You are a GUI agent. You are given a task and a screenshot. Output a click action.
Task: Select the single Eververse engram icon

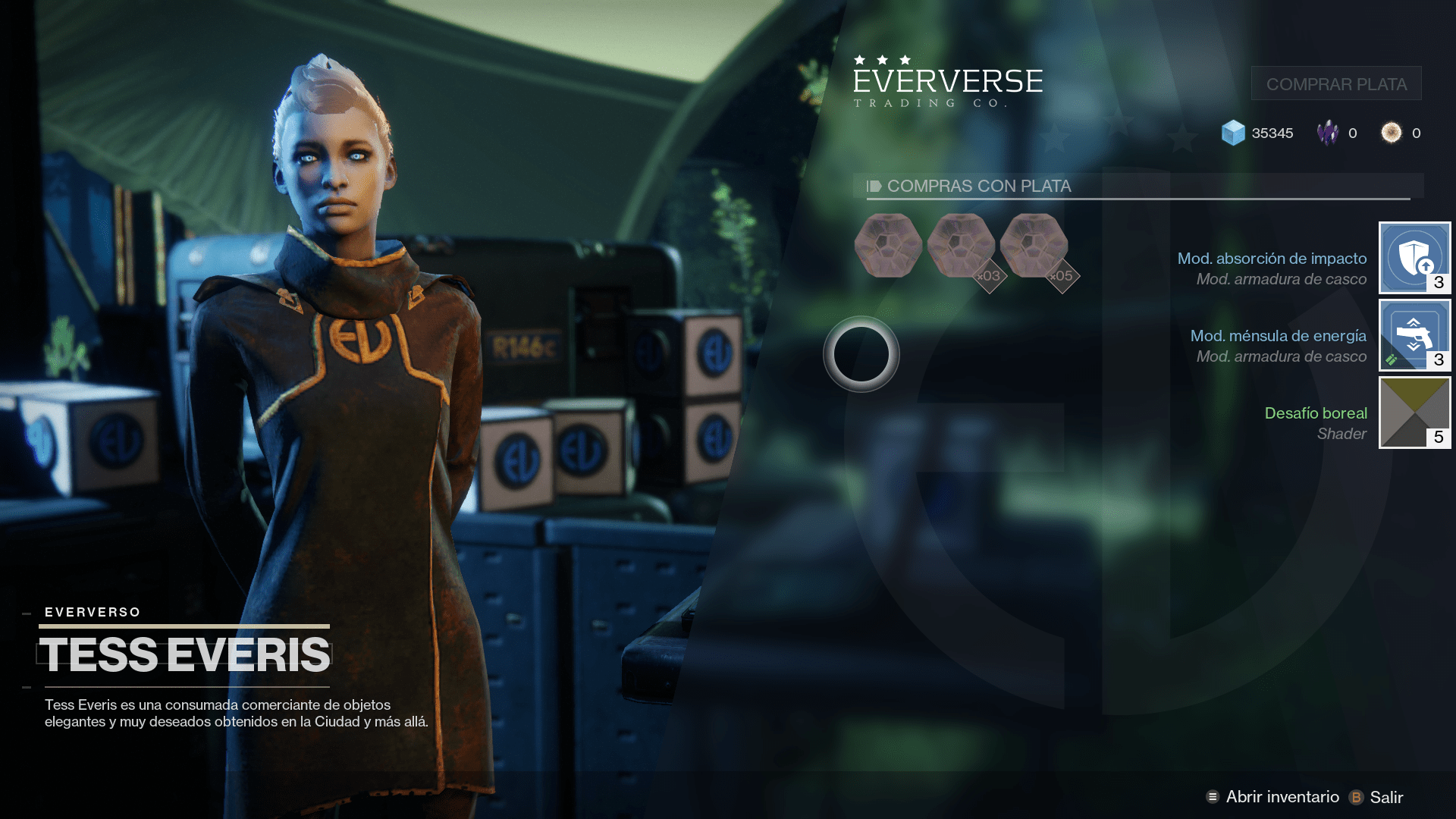coord(887,245)
